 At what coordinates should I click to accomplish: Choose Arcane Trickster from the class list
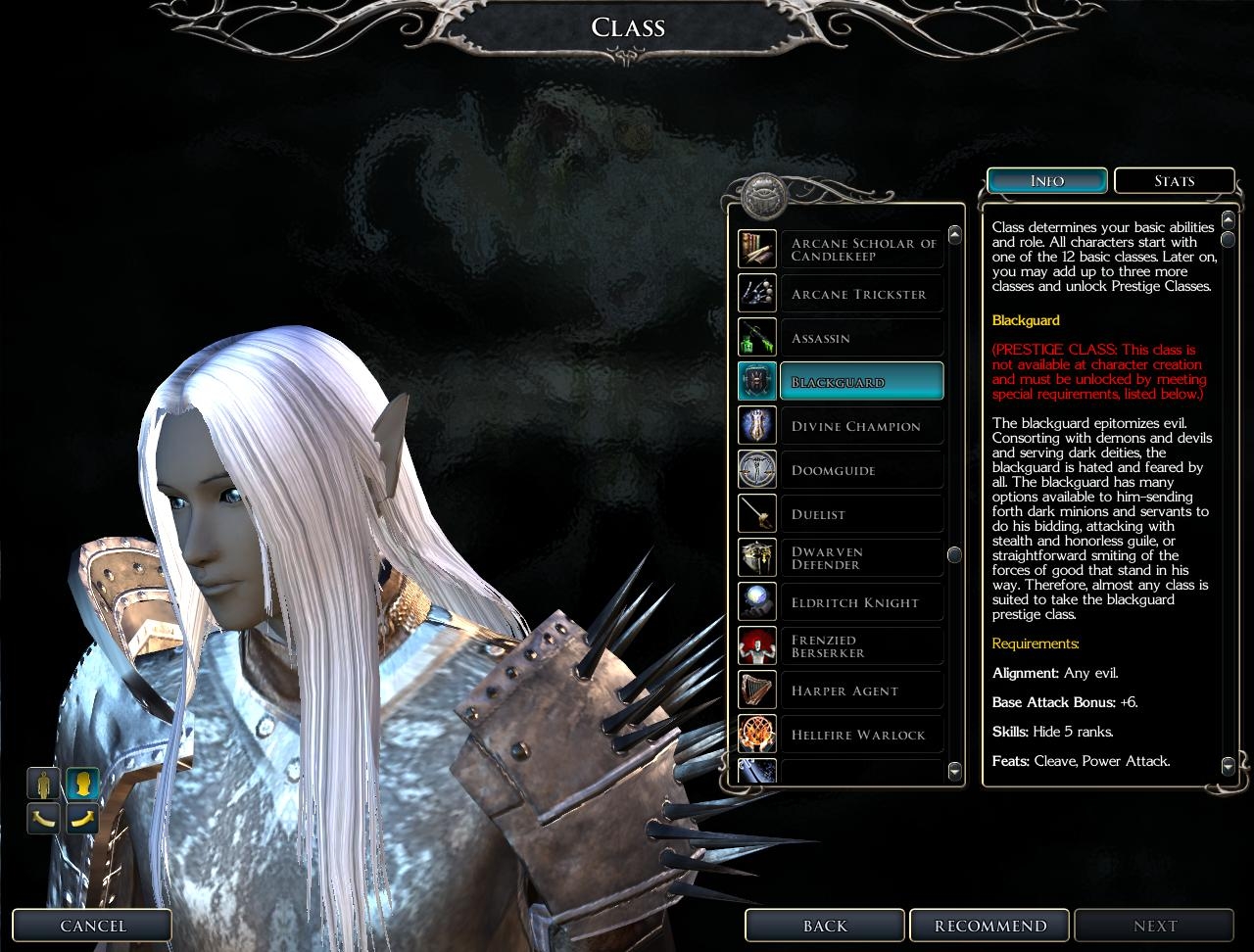tap(861, 294)
